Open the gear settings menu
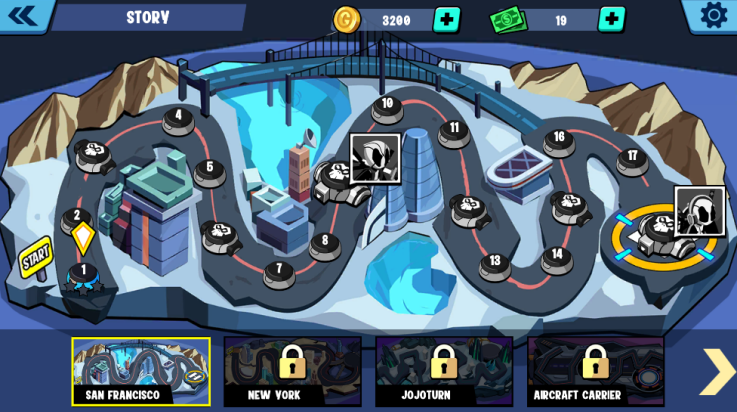 [x=713, y=15]
